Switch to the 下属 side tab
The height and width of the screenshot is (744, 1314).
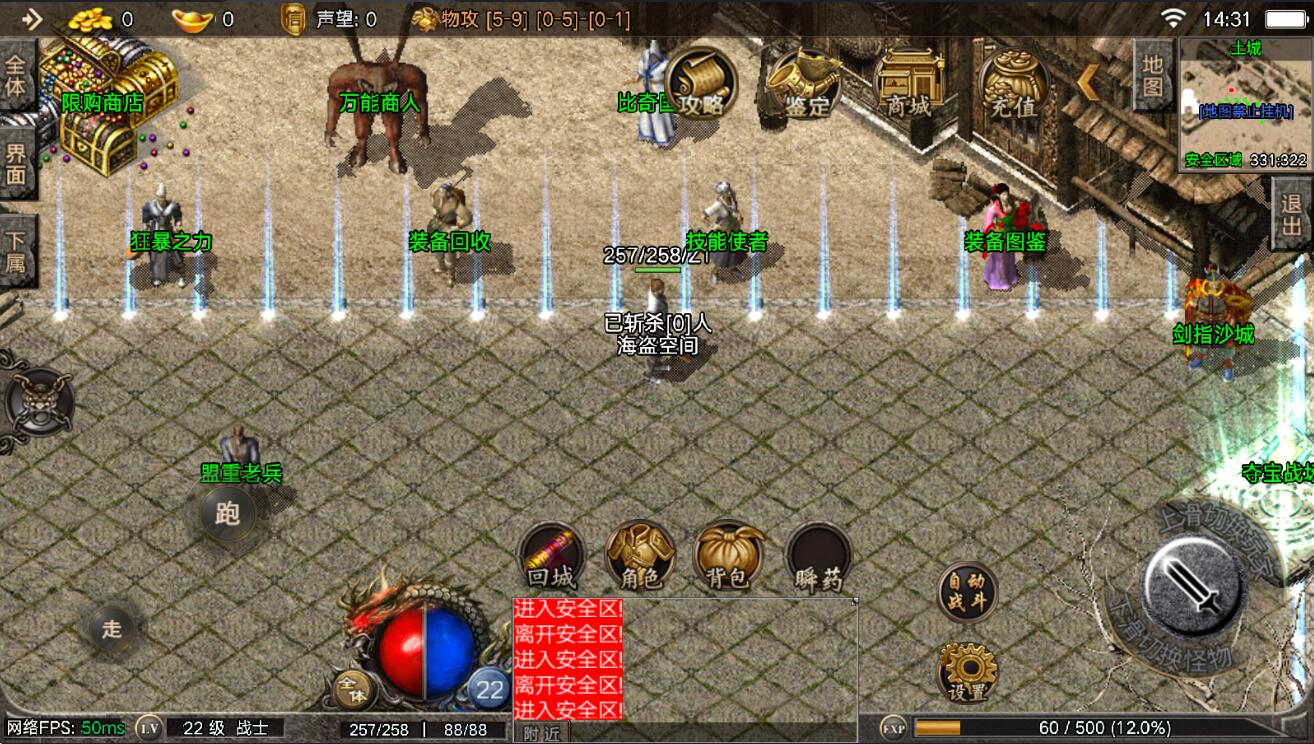tap(17, 252)
